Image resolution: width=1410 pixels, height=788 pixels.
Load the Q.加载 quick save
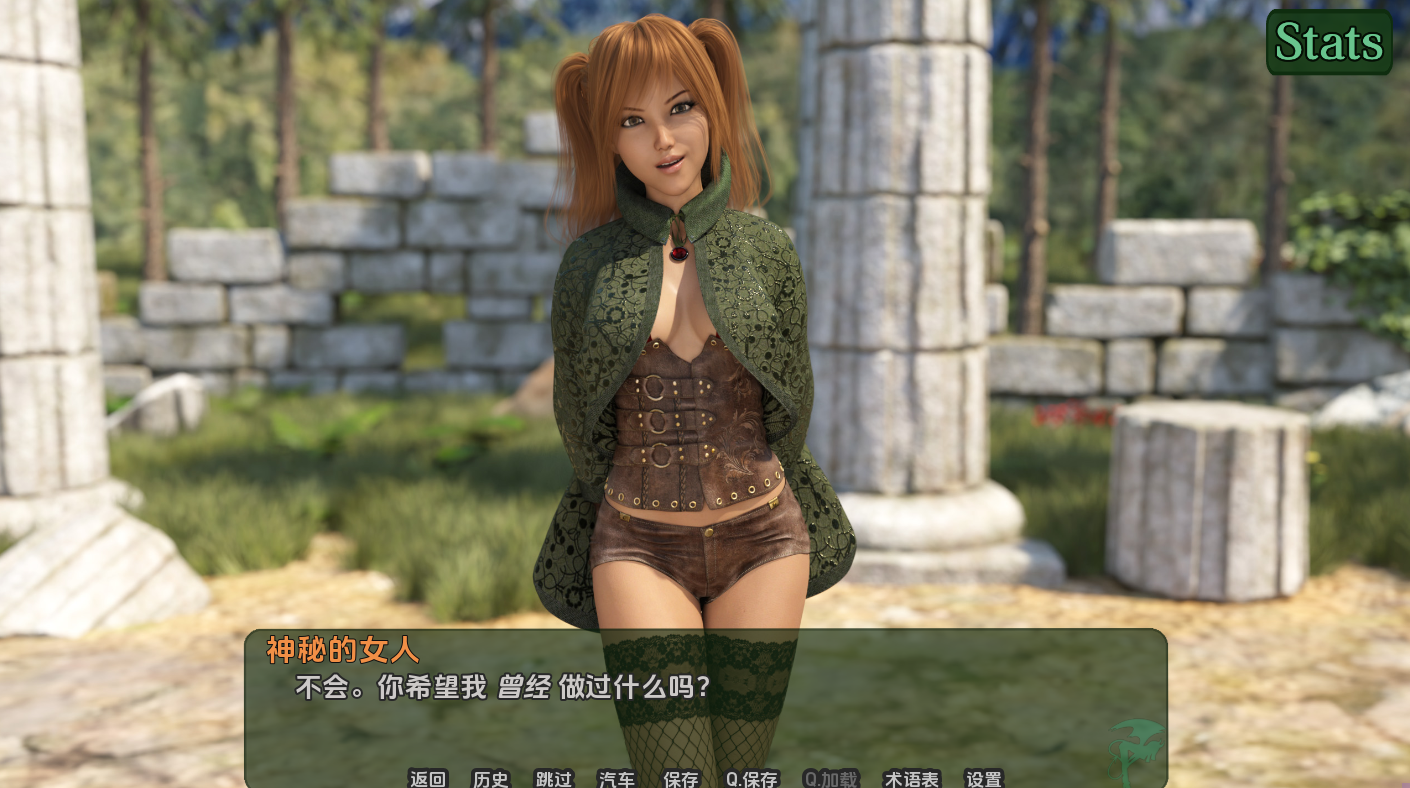[x=831, y=781]
